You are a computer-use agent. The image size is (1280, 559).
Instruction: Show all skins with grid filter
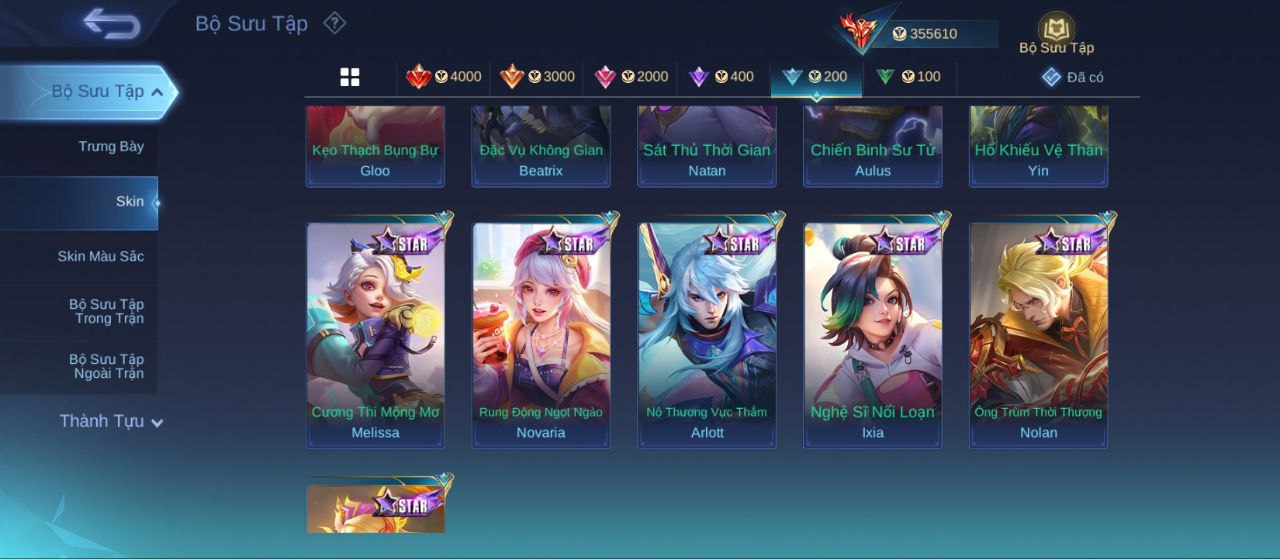tap(350, 77)
